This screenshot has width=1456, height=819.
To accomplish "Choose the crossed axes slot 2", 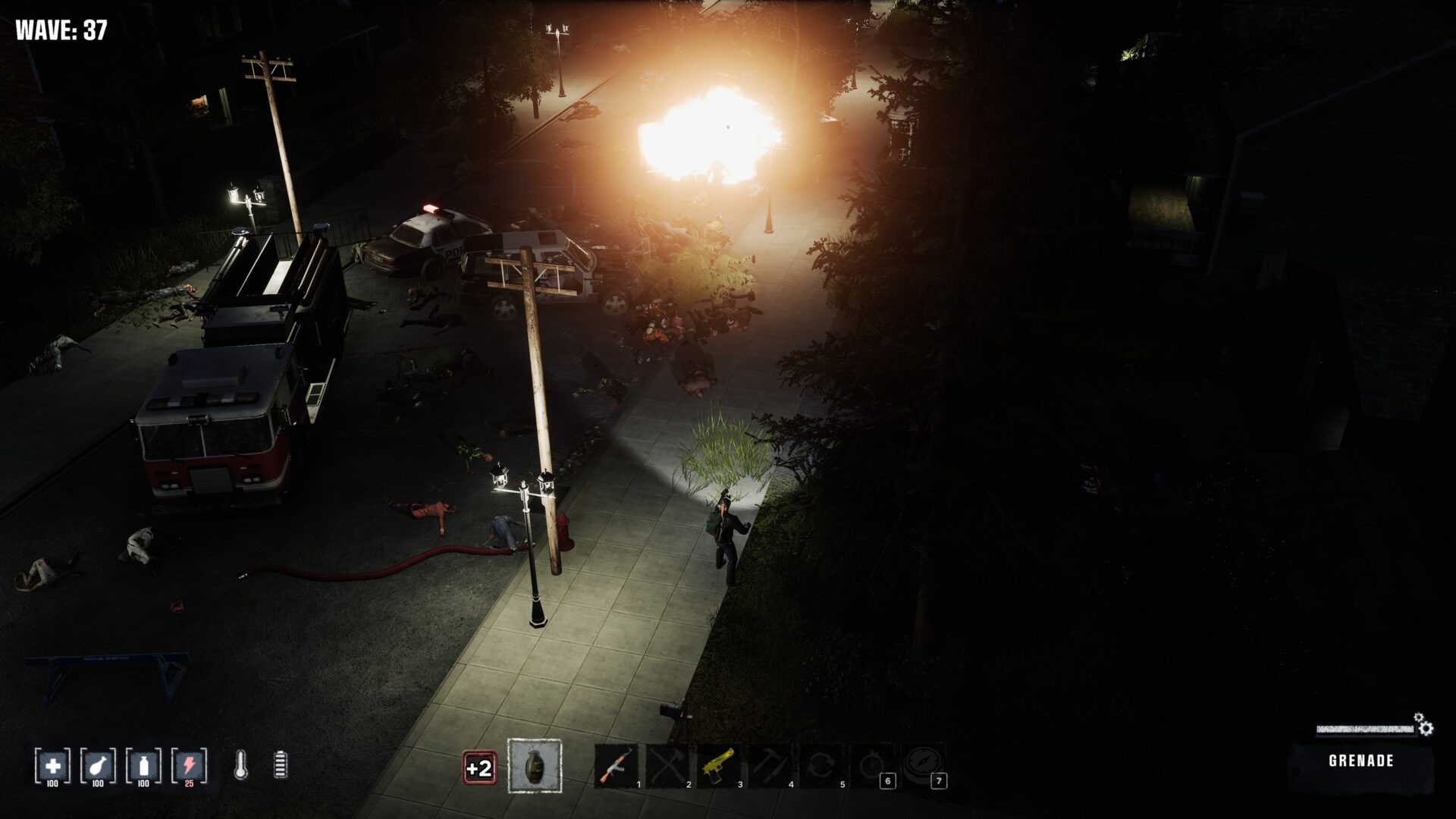I will click(x=667, y=766).
